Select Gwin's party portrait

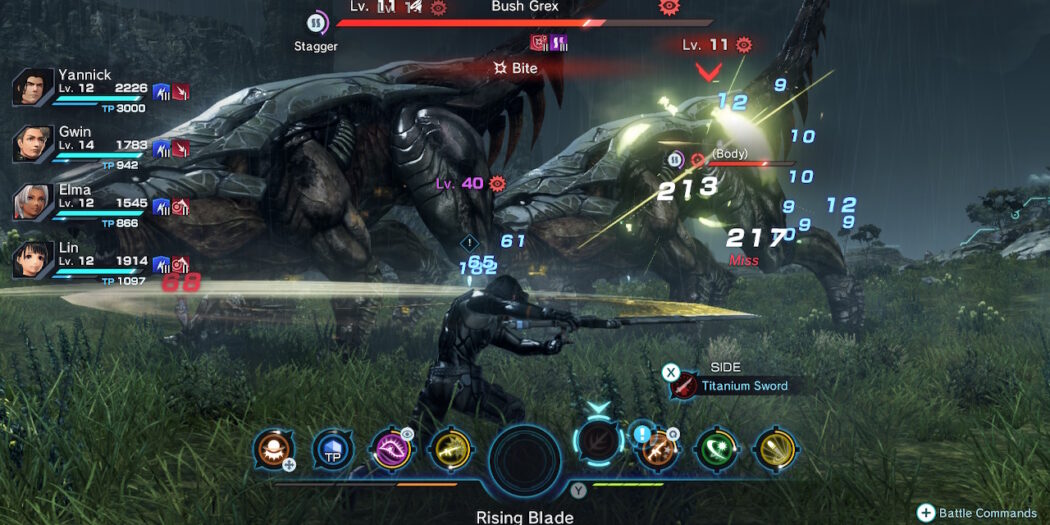[x=33, y=145]
